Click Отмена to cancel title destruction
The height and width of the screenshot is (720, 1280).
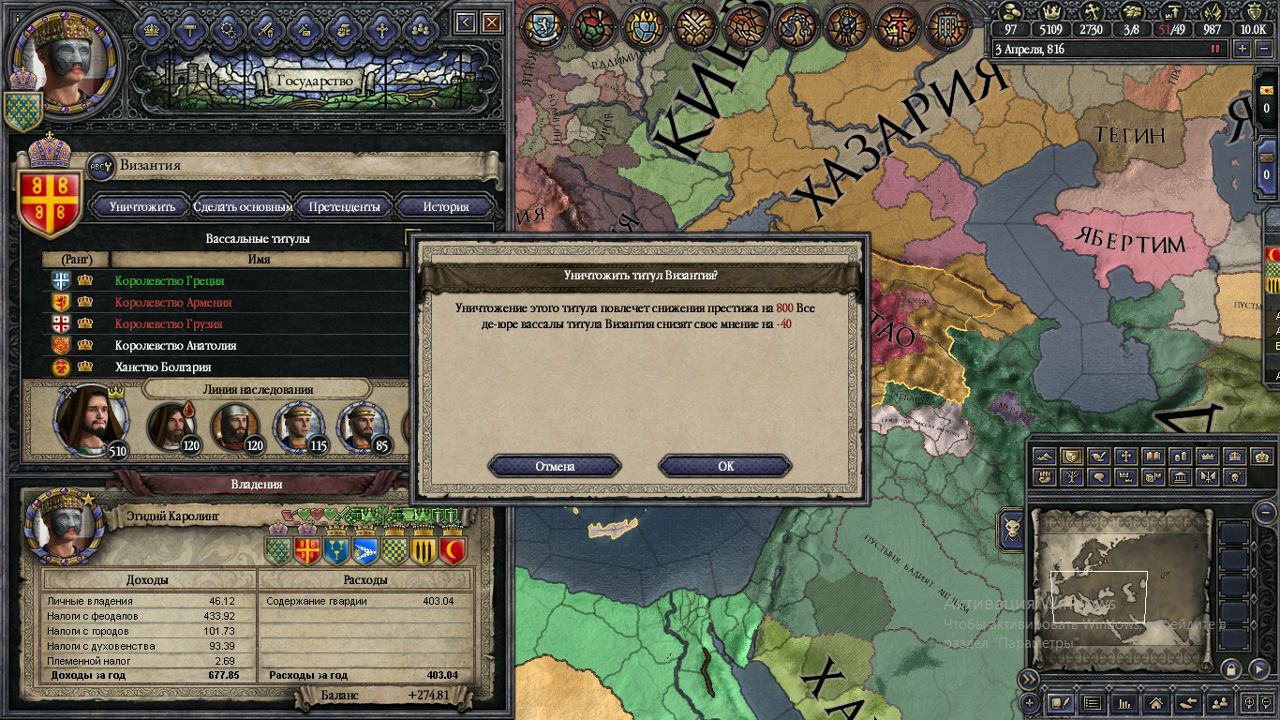[556, 466]
